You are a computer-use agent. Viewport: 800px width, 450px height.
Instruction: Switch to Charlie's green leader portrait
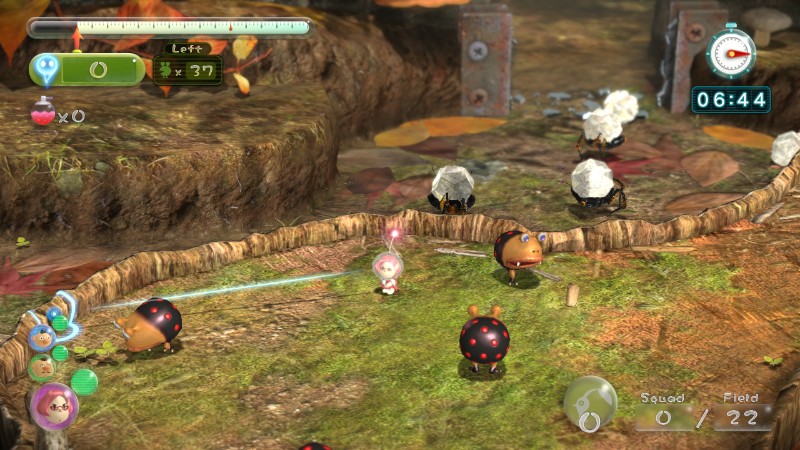click(41, 367)
